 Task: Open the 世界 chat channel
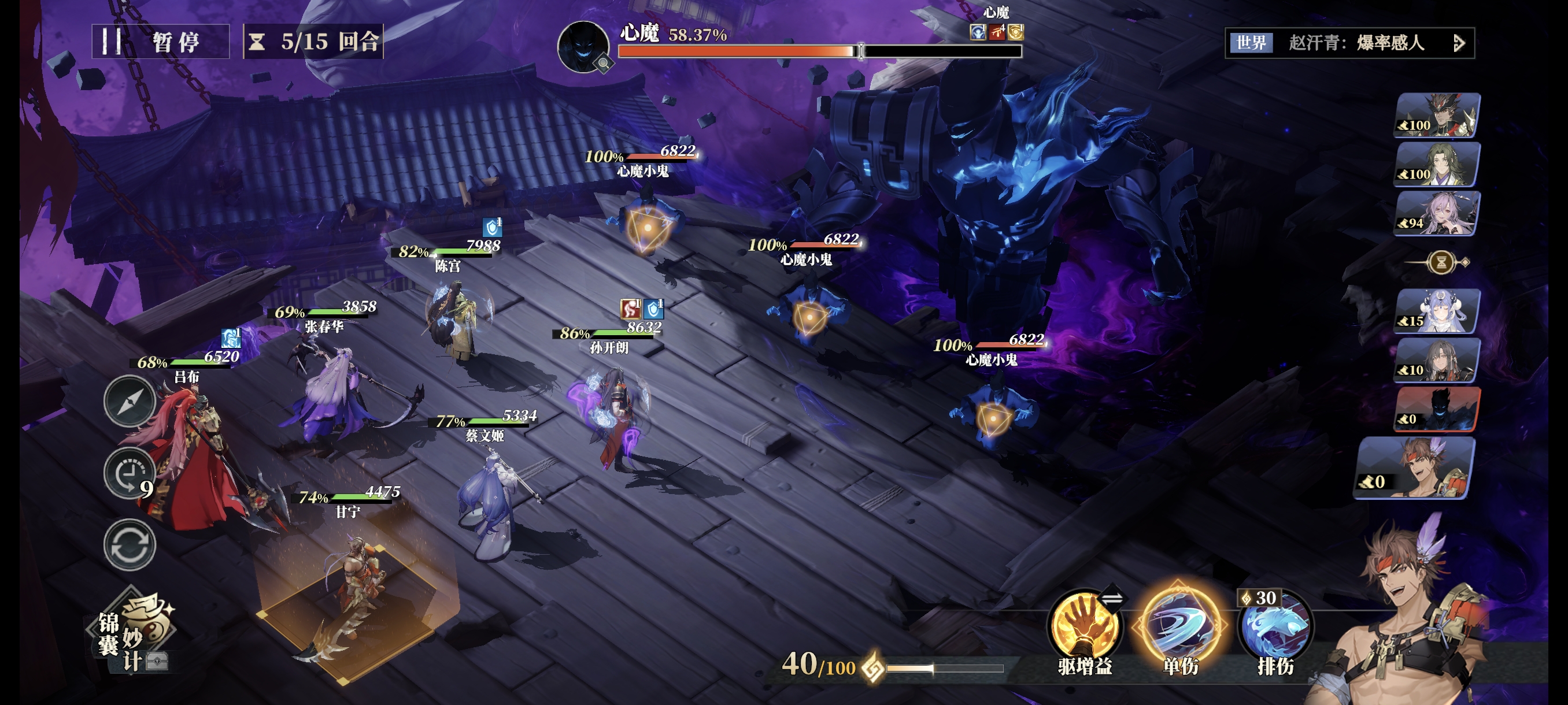[1251, 43]
